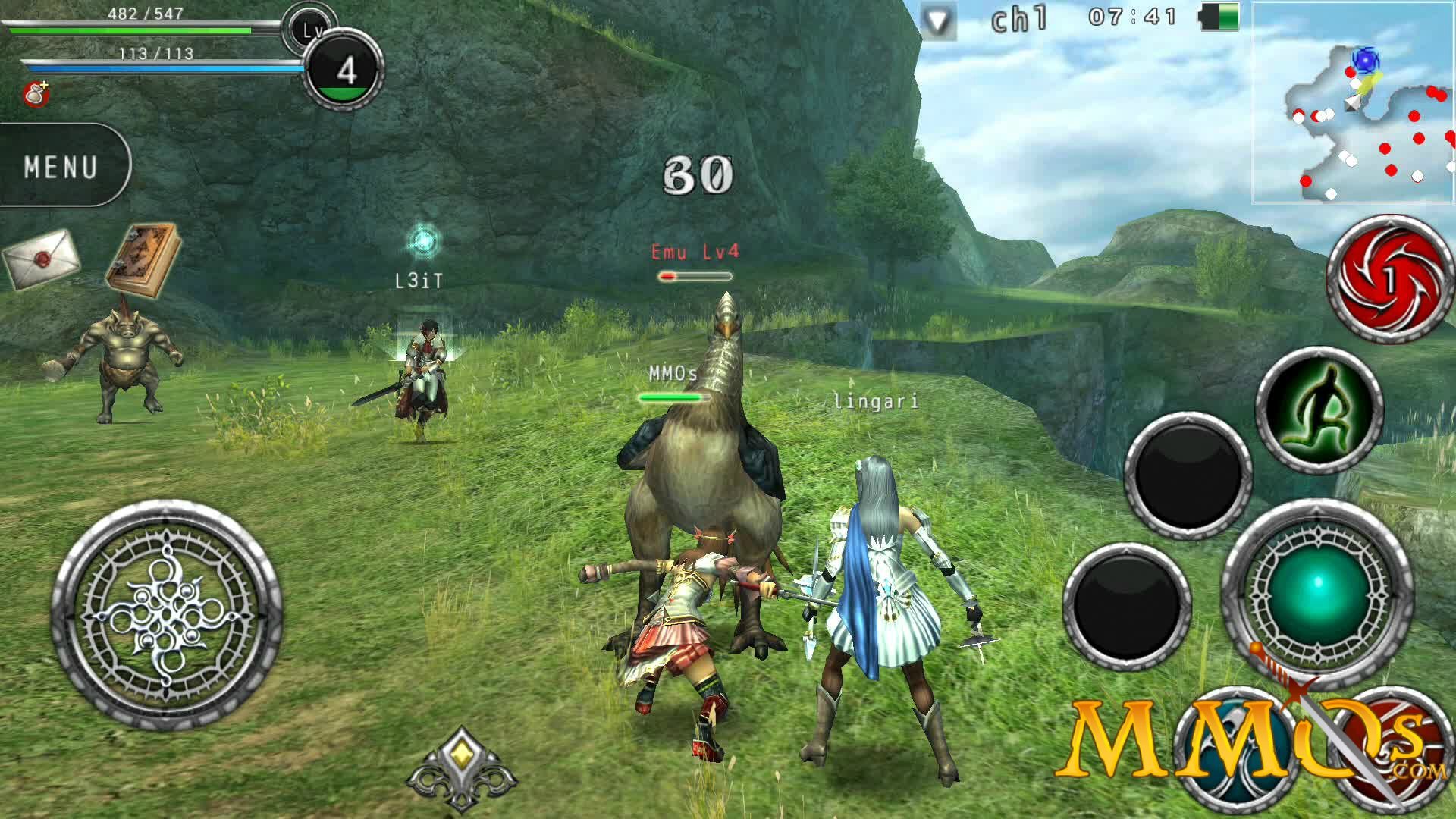Open the mail envelope icon

(42, 256)
